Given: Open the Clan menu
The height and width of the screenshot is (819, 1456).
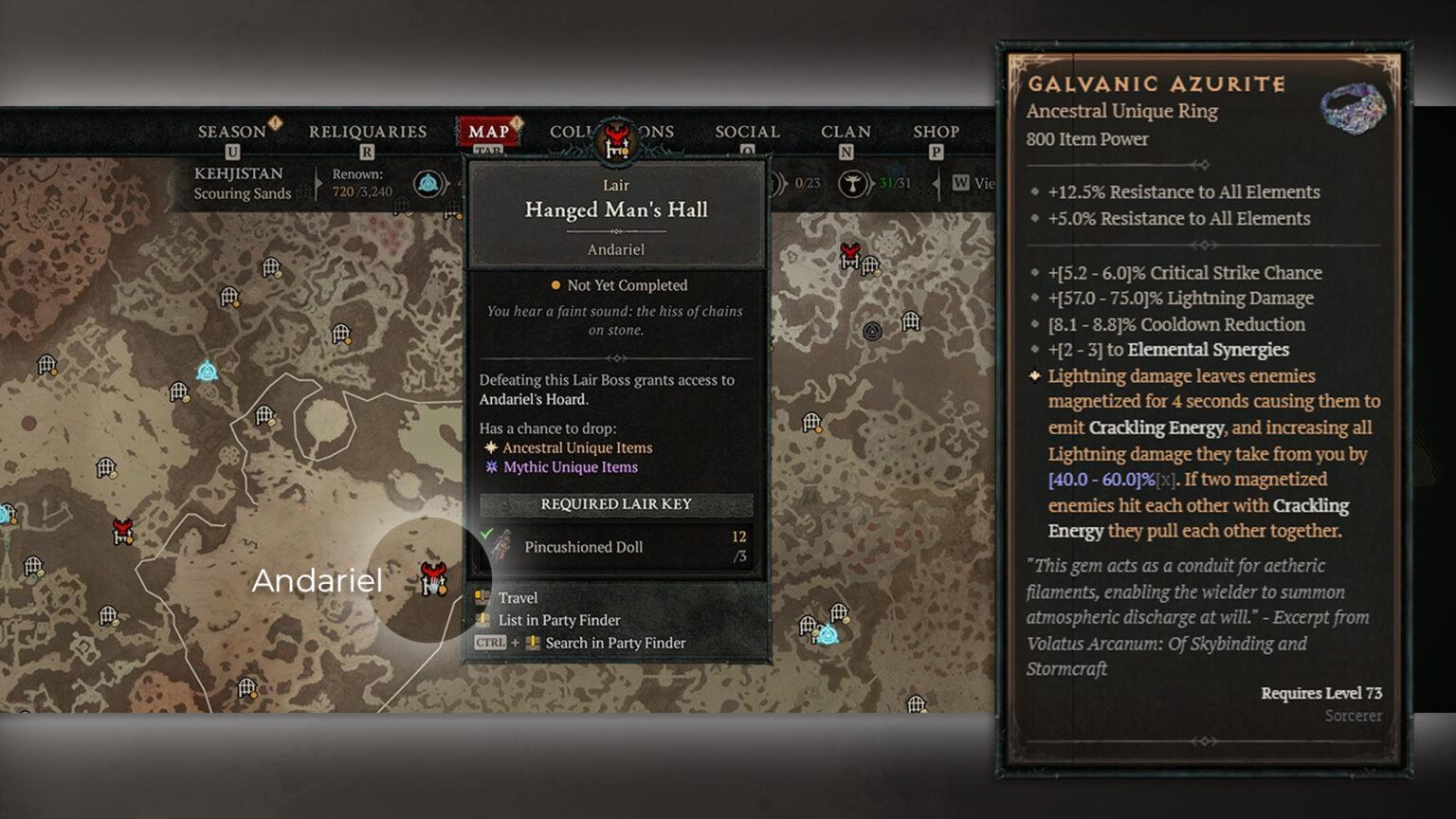Looking at the screenshot, I should (845, 131).
